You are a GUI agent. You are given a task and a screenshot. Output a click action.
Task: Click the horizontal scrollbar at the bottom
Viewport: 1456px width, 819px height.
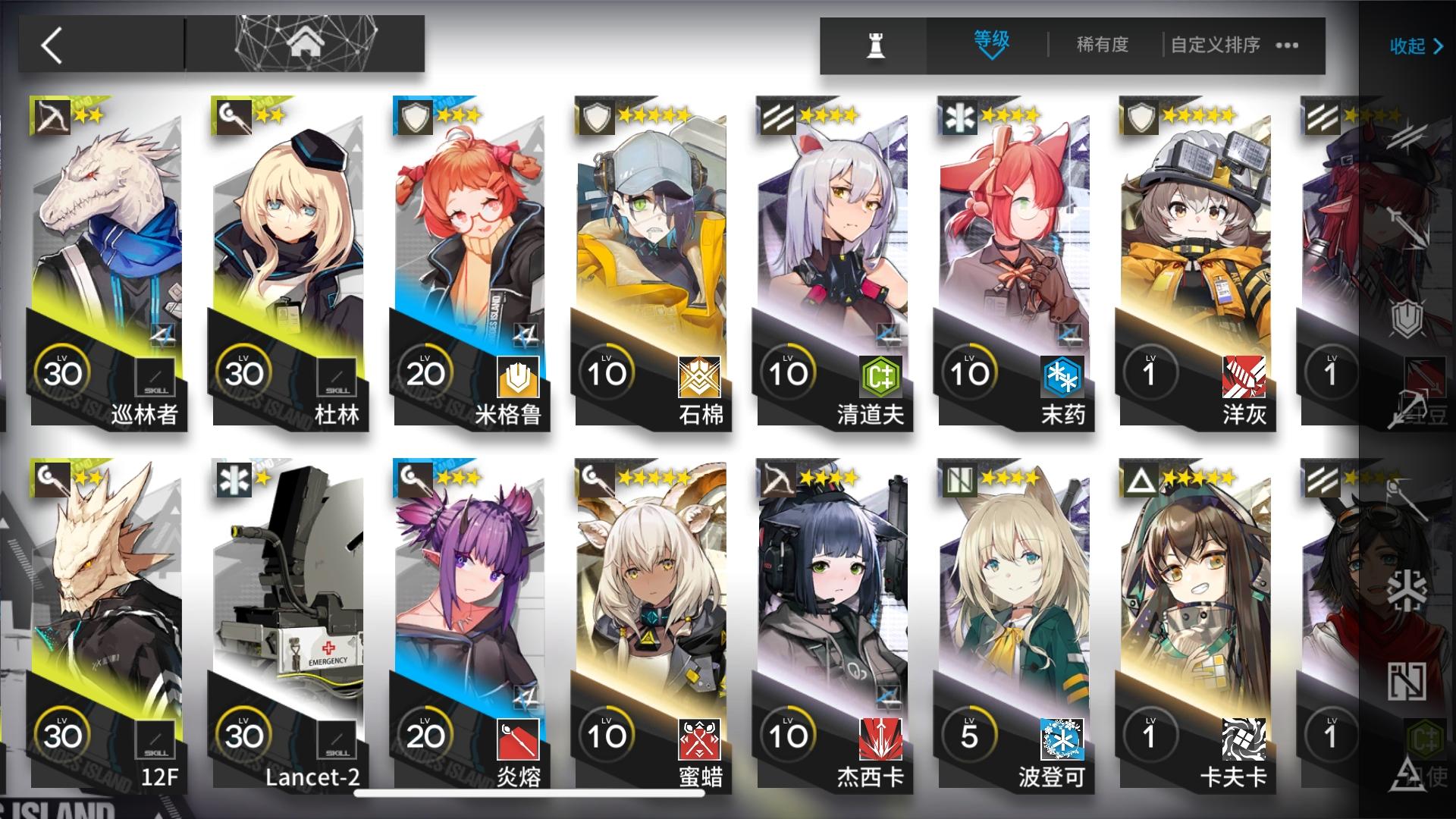point(531,792)
